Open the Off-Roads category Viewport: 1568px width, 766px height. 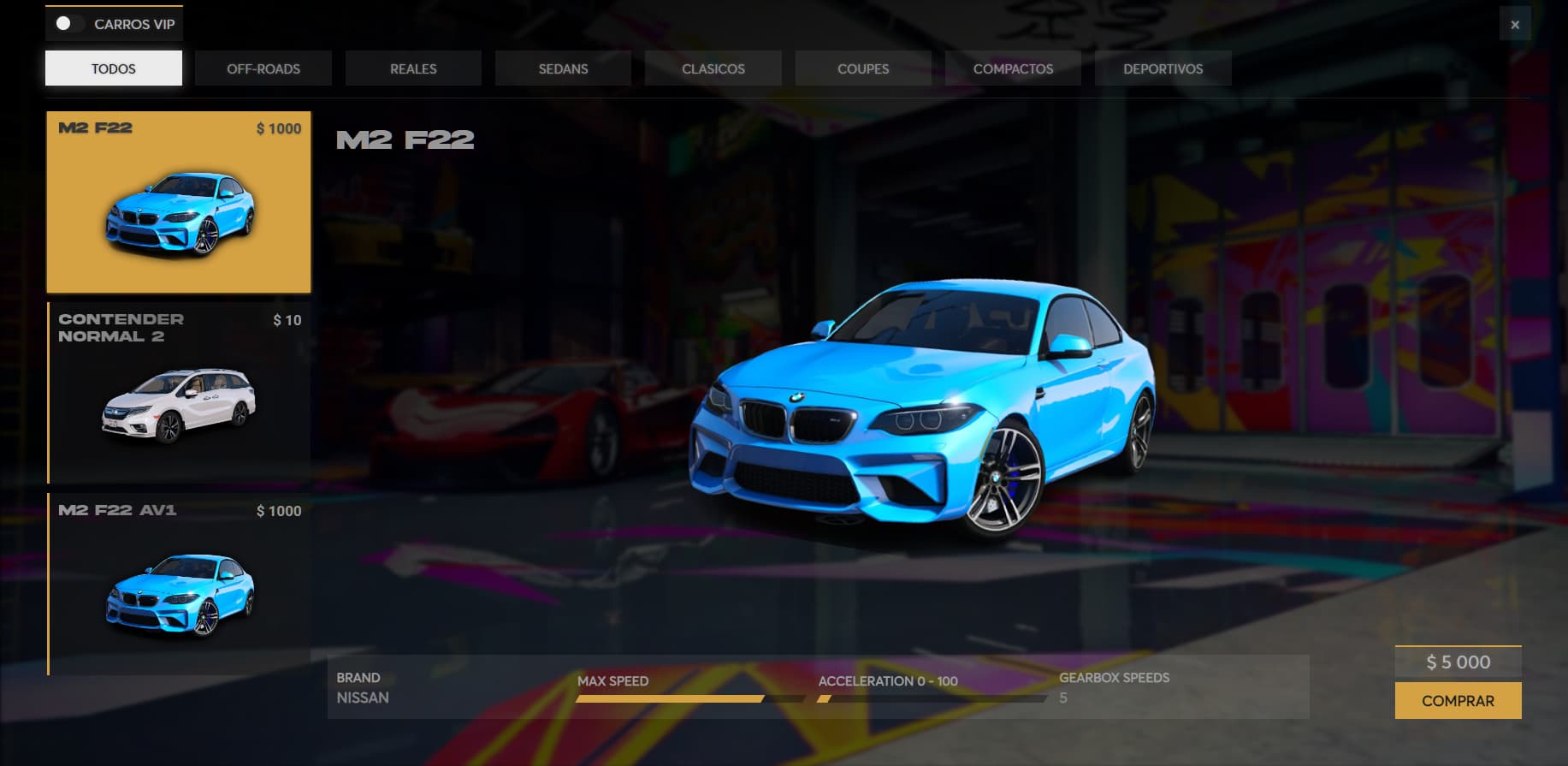pos(263,68)
